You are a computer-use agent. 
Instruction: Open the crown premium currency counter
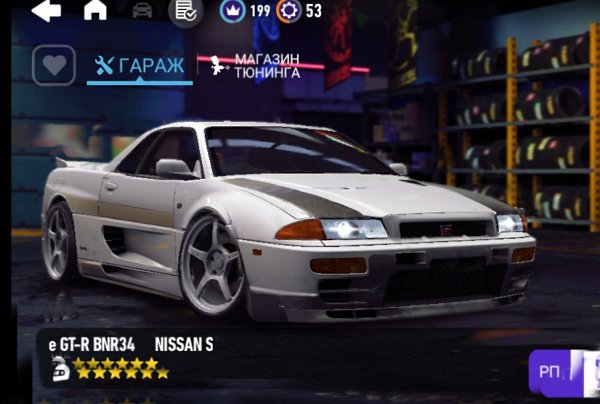(x=246, y=11)
